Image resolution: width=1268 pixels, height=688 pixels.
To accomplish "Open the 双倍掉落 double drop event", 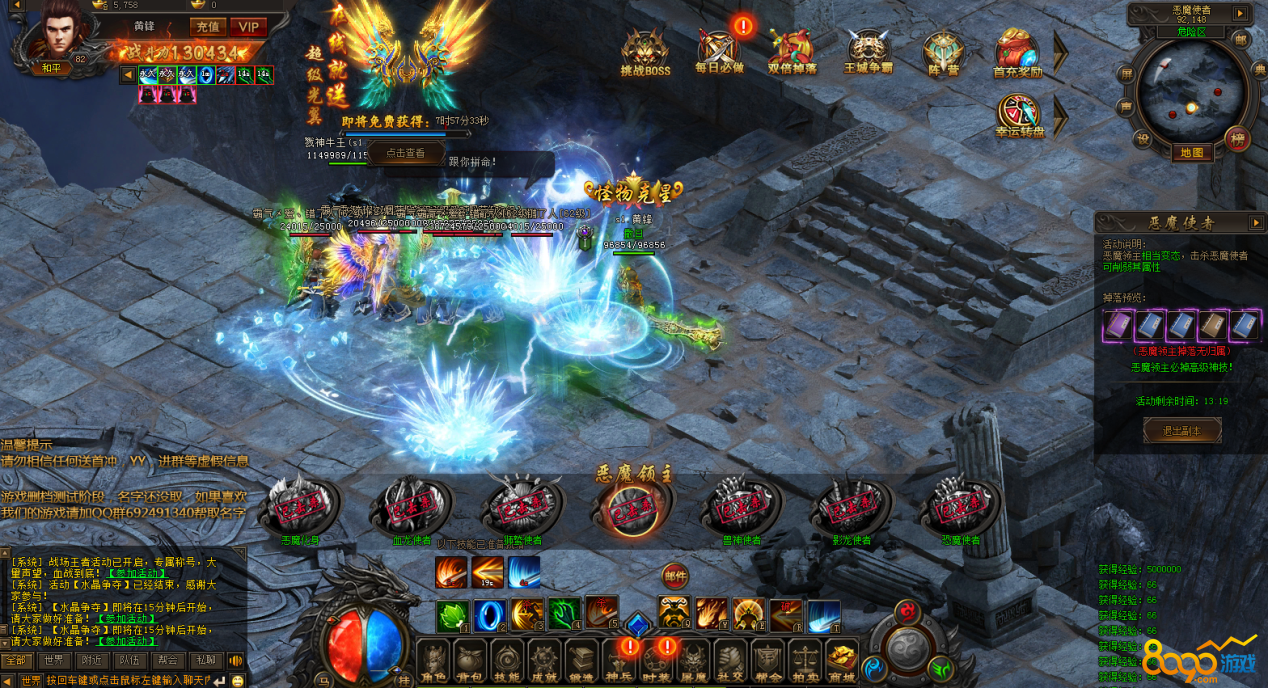I will 792,50.
